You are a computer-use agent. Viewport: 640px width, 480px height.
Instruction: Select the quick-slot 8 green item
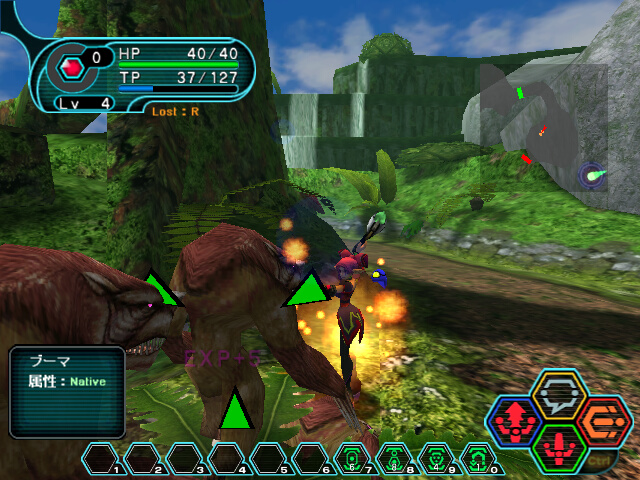[393, 459]
